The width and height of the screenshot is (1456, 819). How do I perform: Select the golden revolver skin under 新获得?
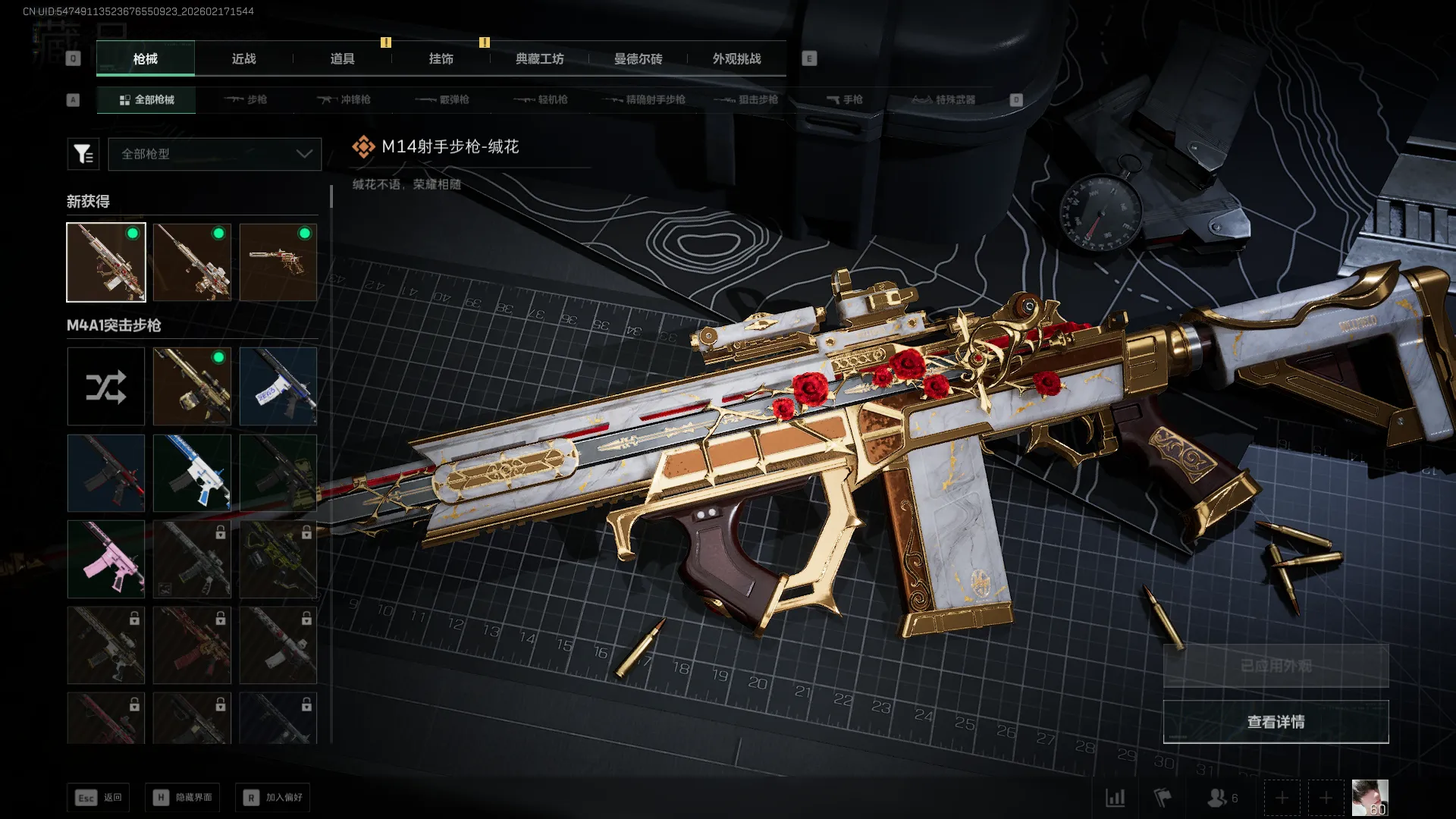click(278, 262)
